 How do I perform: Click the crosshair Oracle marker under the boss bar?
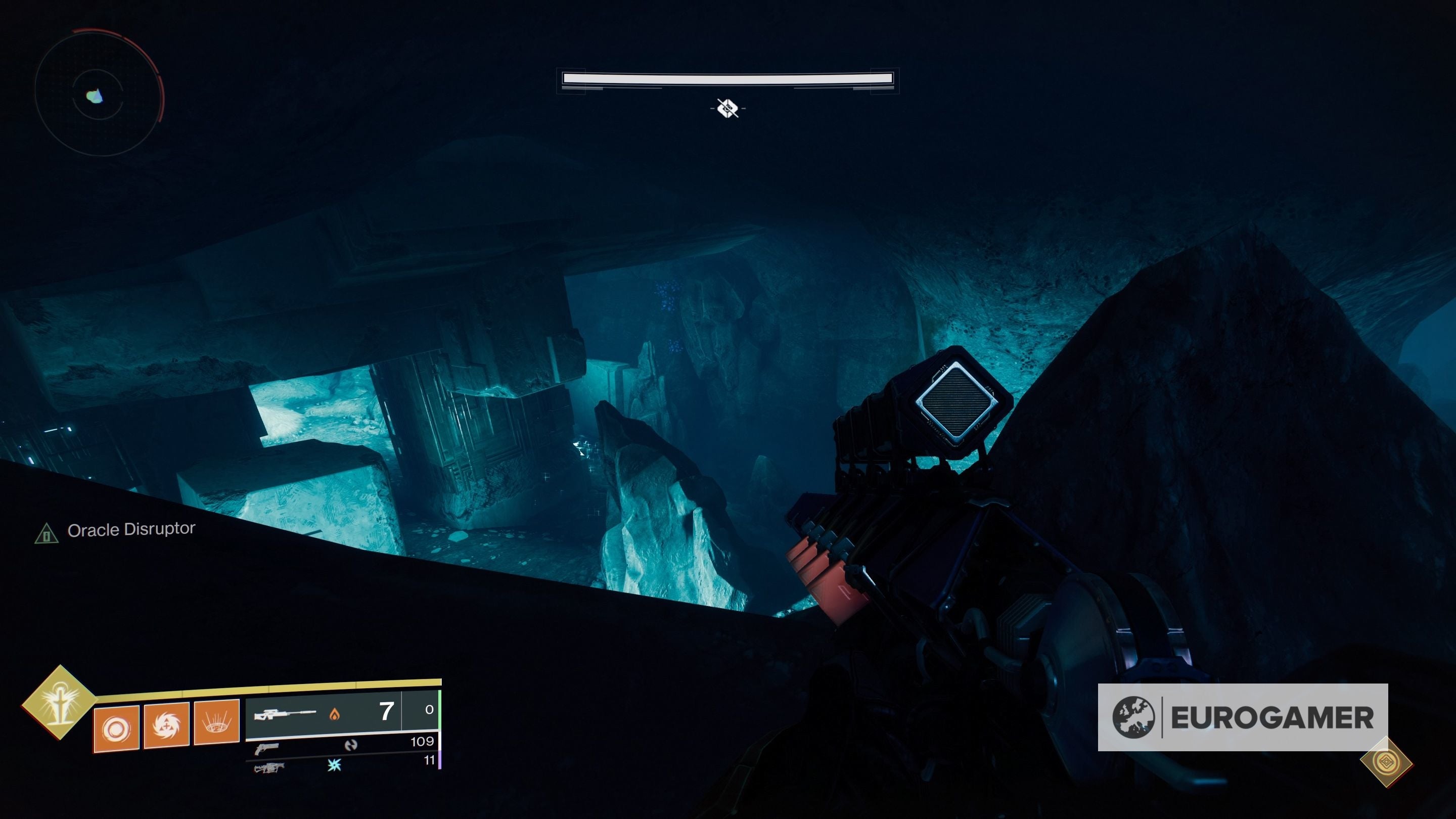(x=728, y=110)
